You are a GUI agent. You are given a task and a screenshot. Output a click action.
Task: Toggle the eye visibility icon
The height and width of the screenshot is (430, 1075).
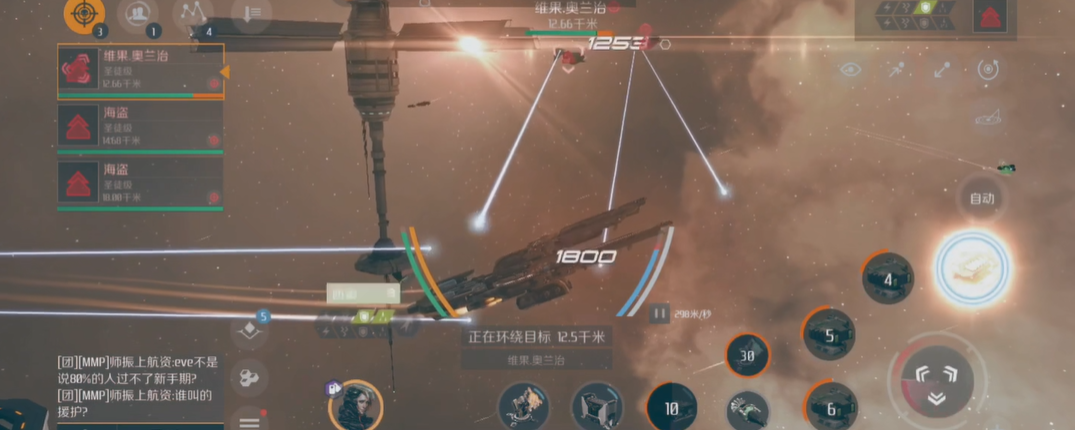pos(850,70)
